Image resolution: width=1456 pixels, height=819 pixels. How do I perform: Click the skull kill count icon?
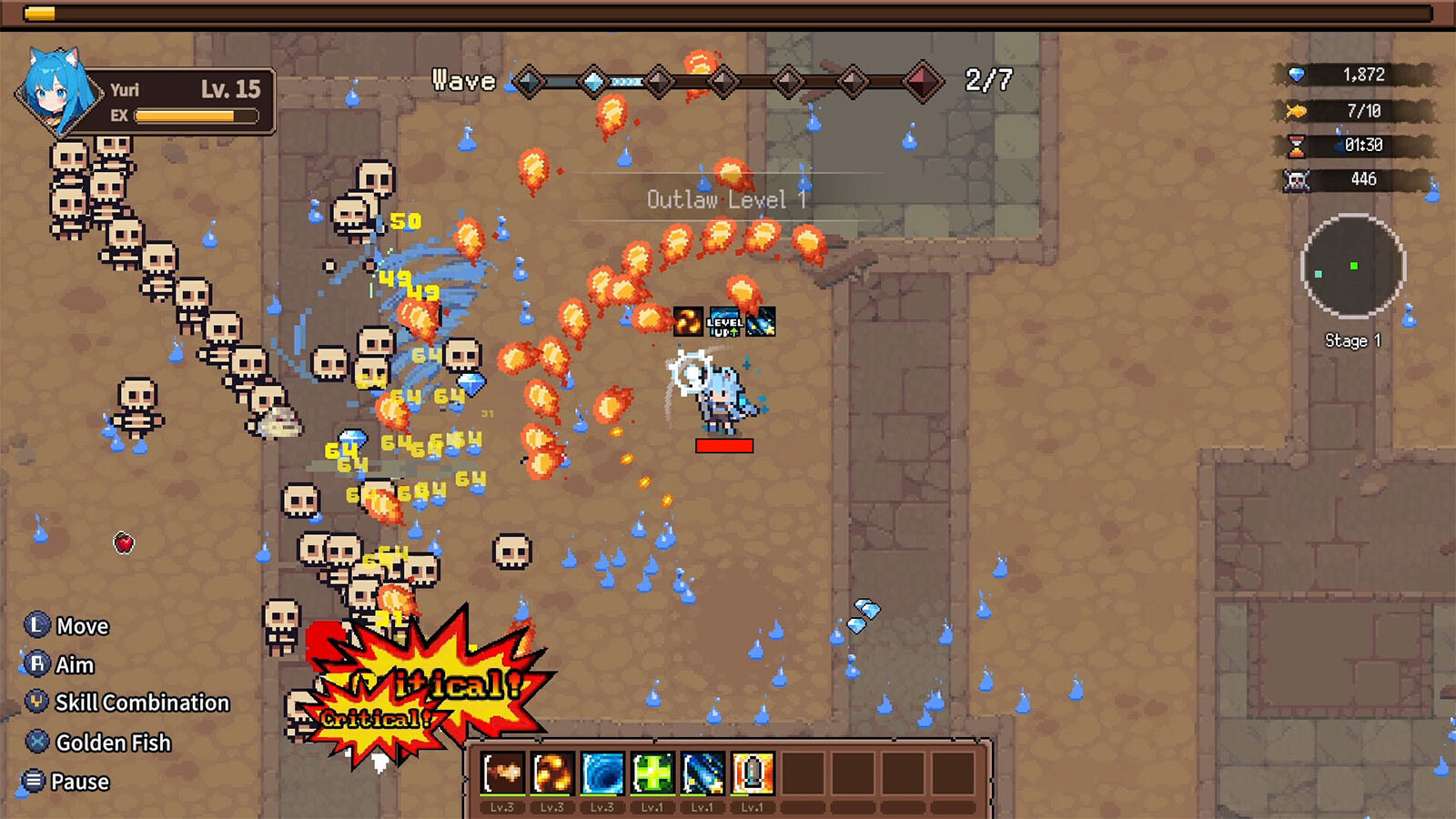[x=1297, y=180]
